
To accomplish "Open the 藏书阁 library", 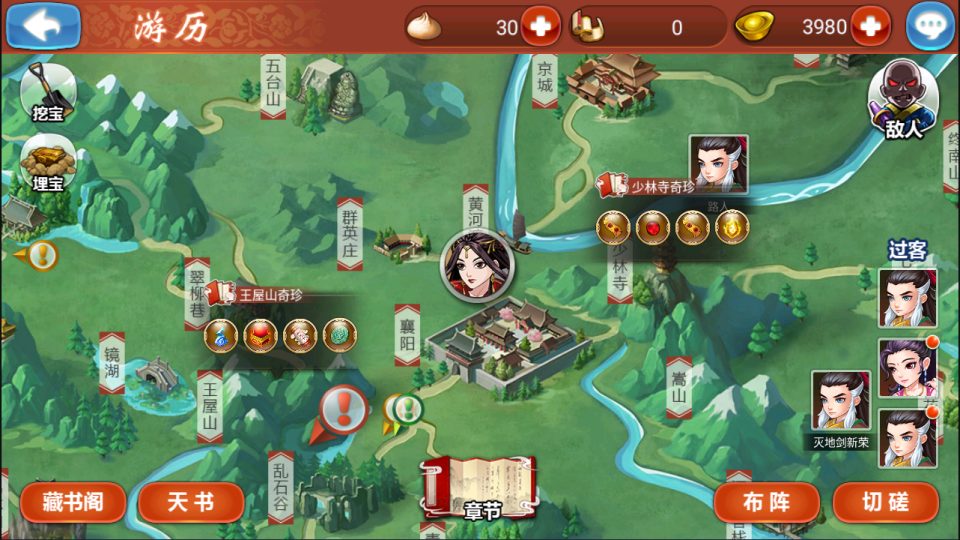I will pos(73,502).
